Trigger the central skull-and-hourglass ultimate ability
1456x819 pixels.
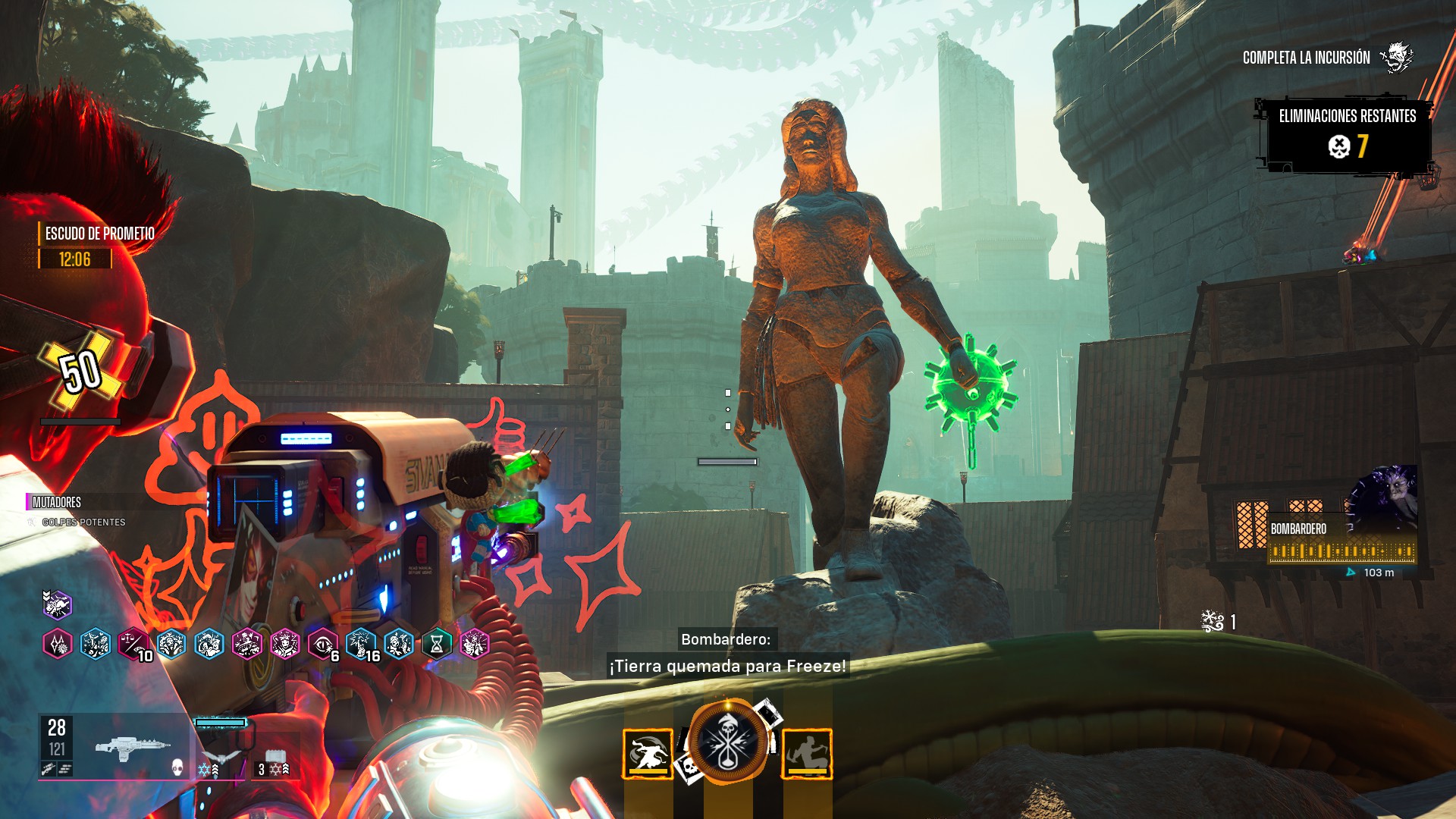726,743
